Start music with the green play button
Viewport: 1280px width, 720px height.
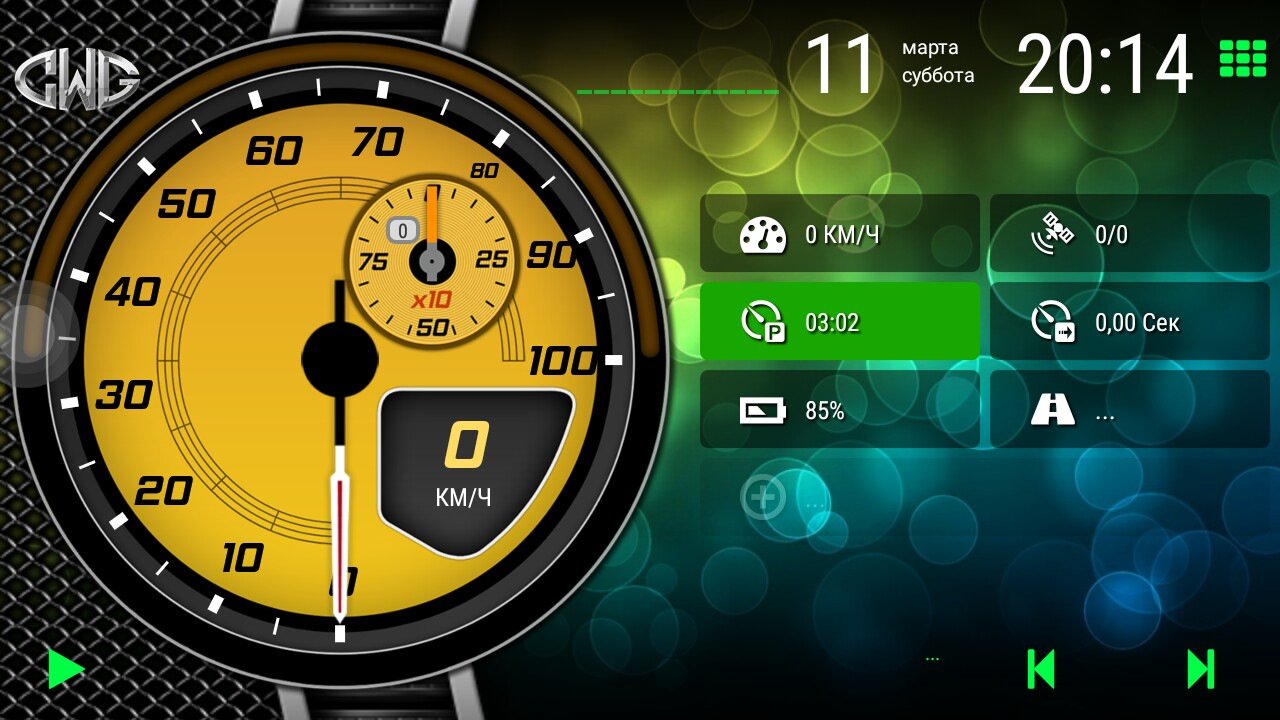coord(66,669)
